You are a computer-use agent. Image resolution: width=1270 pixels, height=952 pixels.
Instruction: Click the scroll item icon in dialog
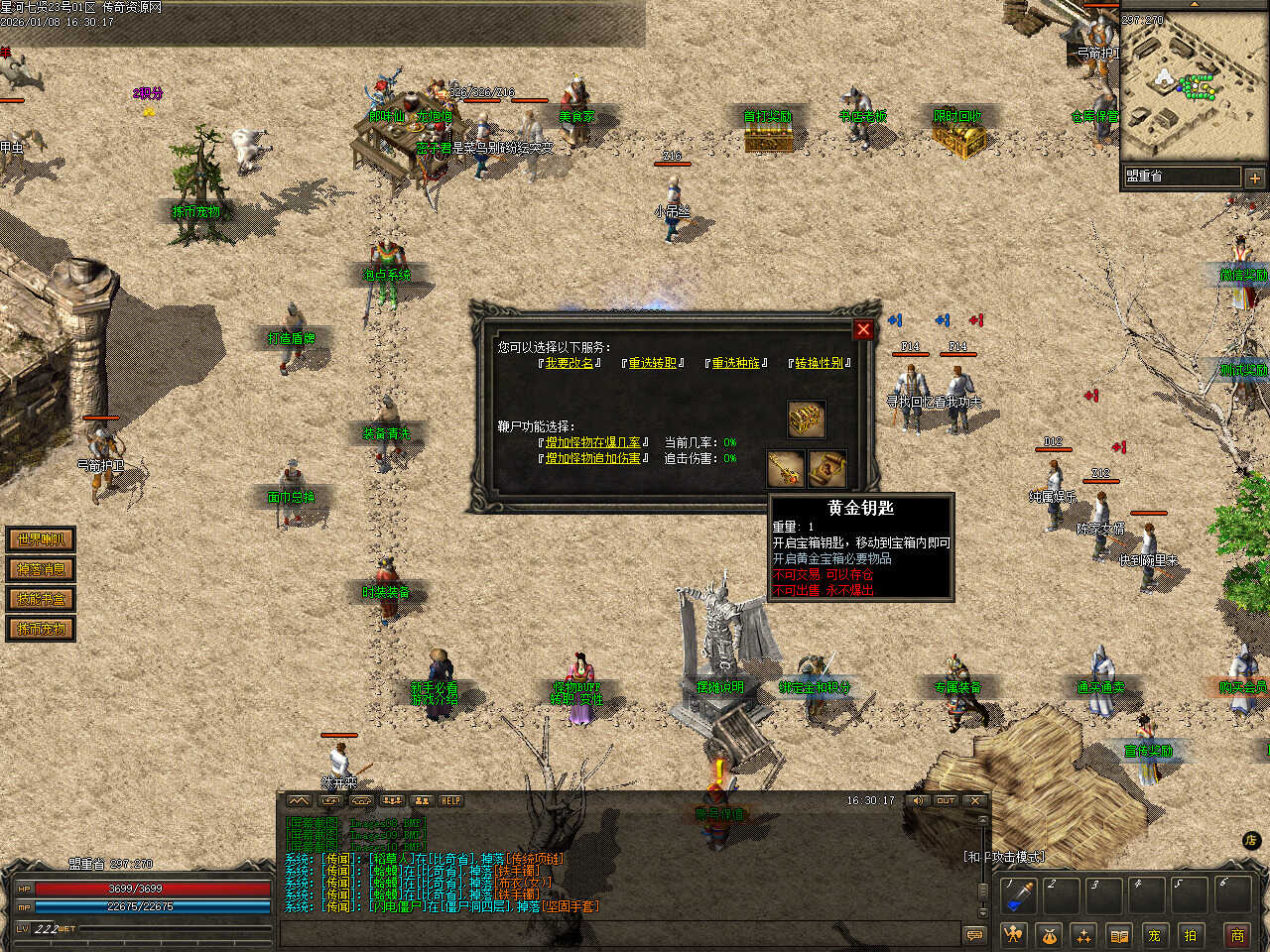pyautogui.click(x=827, y=469)
